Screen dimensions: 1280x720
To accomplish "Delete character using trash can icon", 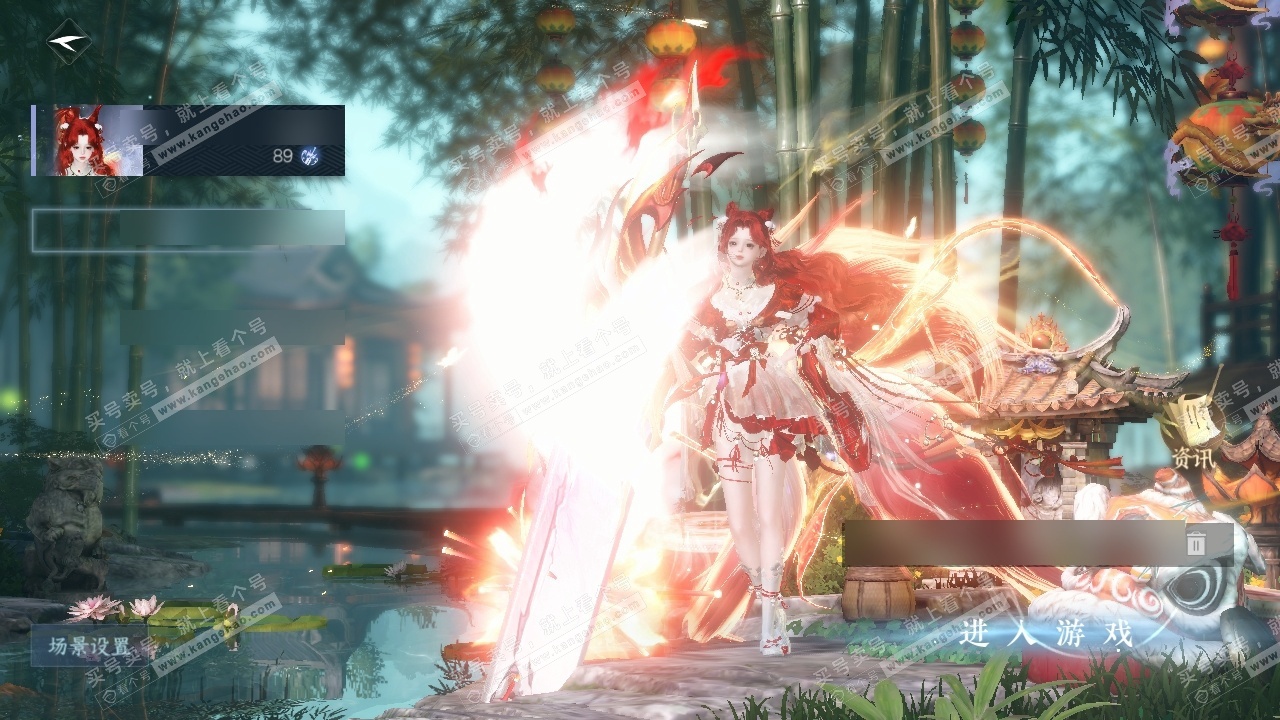I will point(1196,543).
